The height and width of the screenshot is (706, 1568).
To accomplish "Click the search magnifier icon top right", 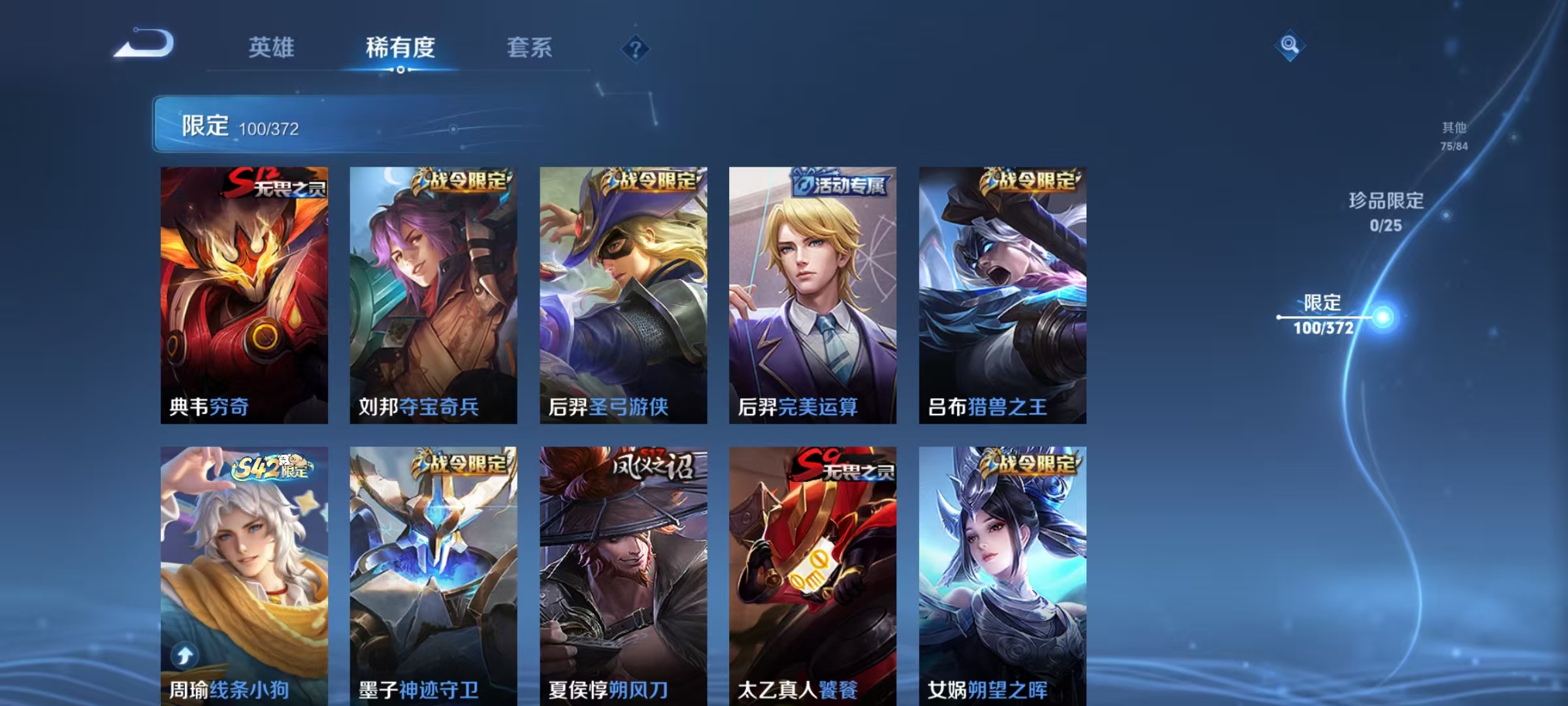I will tap(1290, 45).
